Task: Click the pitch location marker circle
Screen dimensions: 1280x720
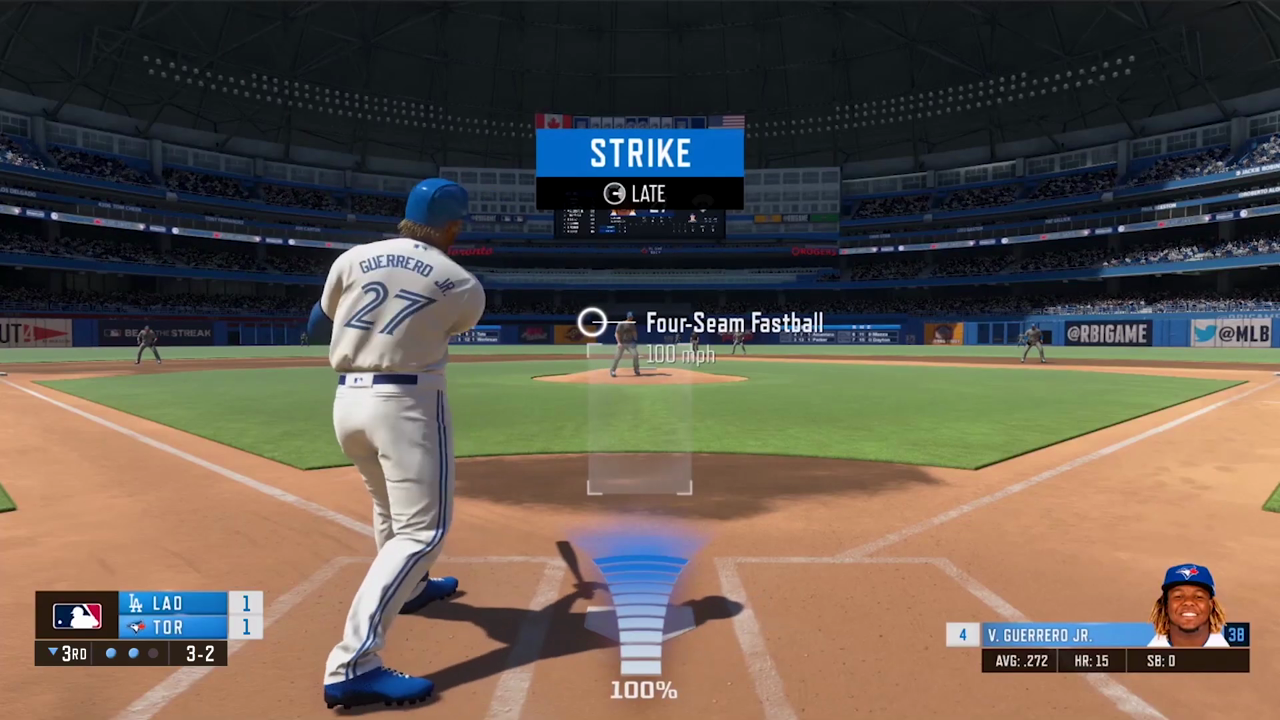Action: point(592,322)
